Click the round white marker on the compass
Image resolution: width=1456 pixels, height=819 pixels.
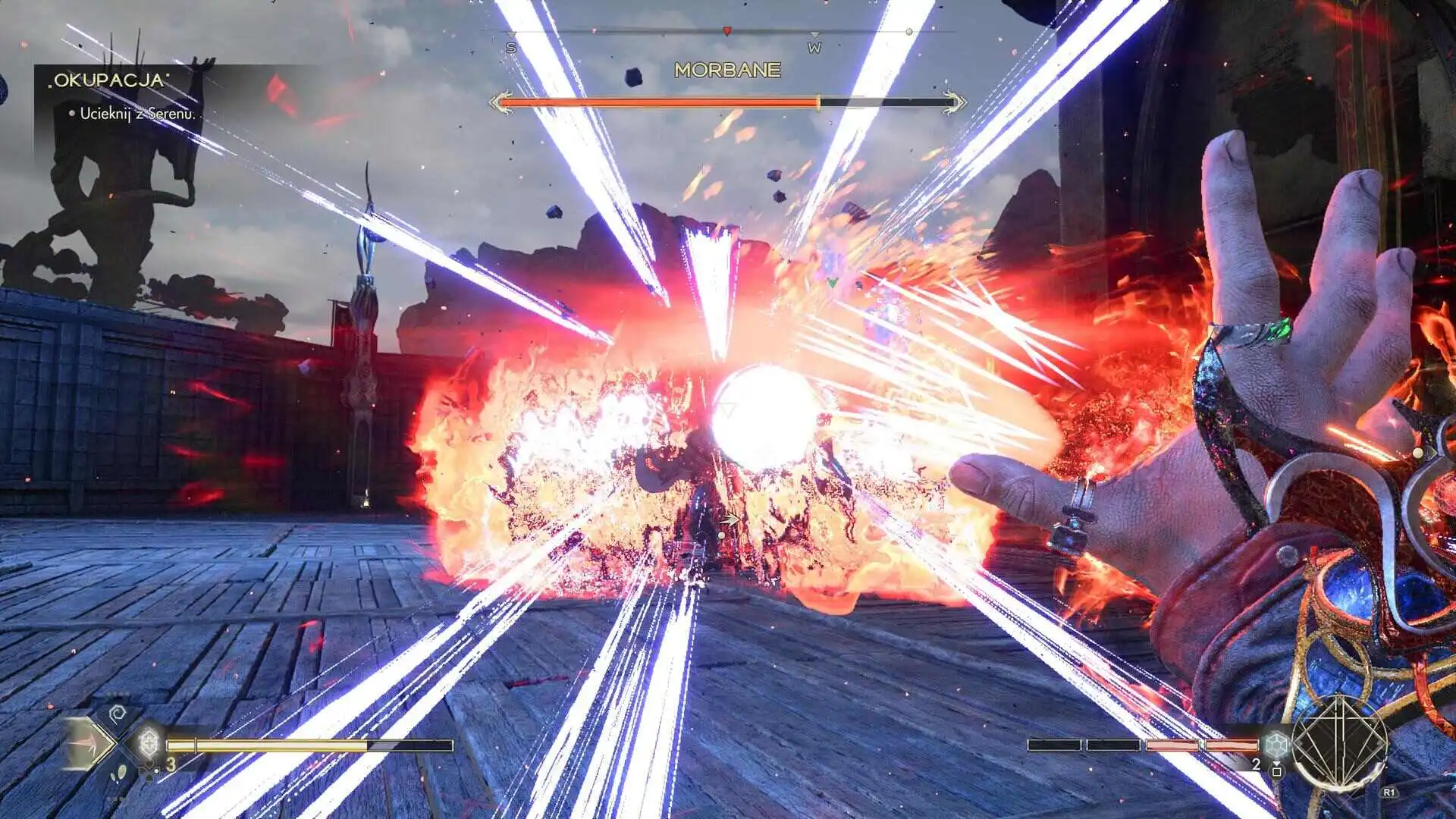pos(909,32)
